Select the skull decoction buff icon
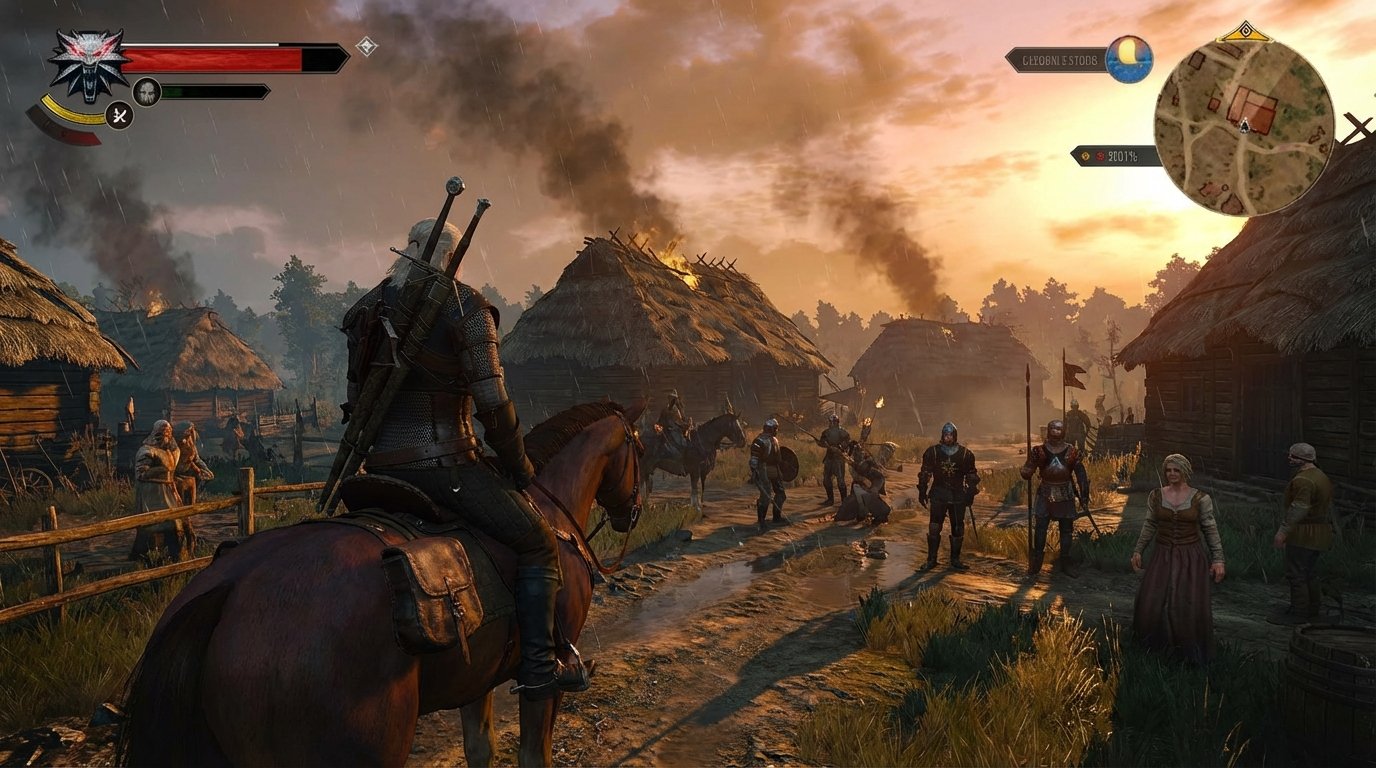Image resolution: width=1376 pixels, height=768 pixels. pos(146,90)
